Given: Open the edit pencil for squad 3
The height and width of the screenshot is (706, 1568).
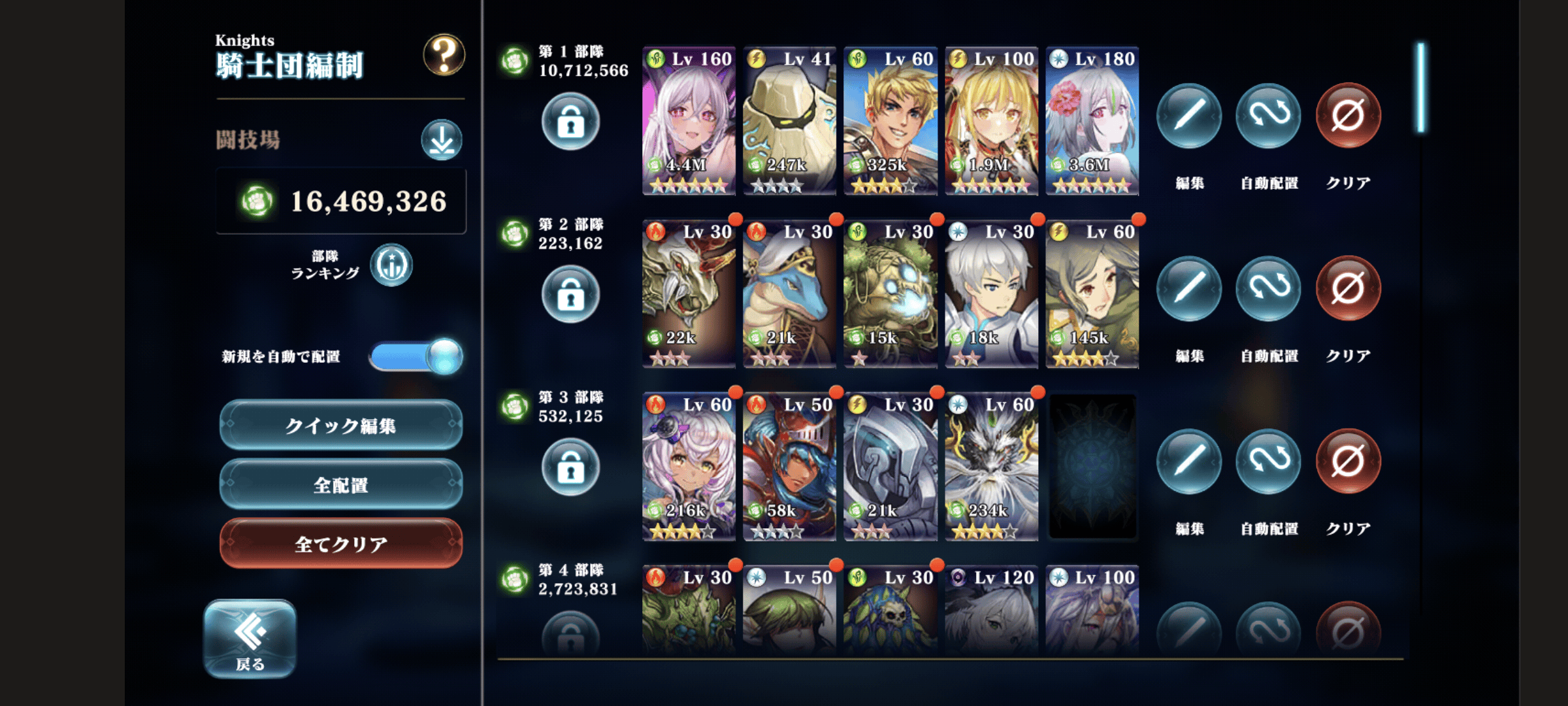Looking at the screenshot, I should (x=1189, y=462).
